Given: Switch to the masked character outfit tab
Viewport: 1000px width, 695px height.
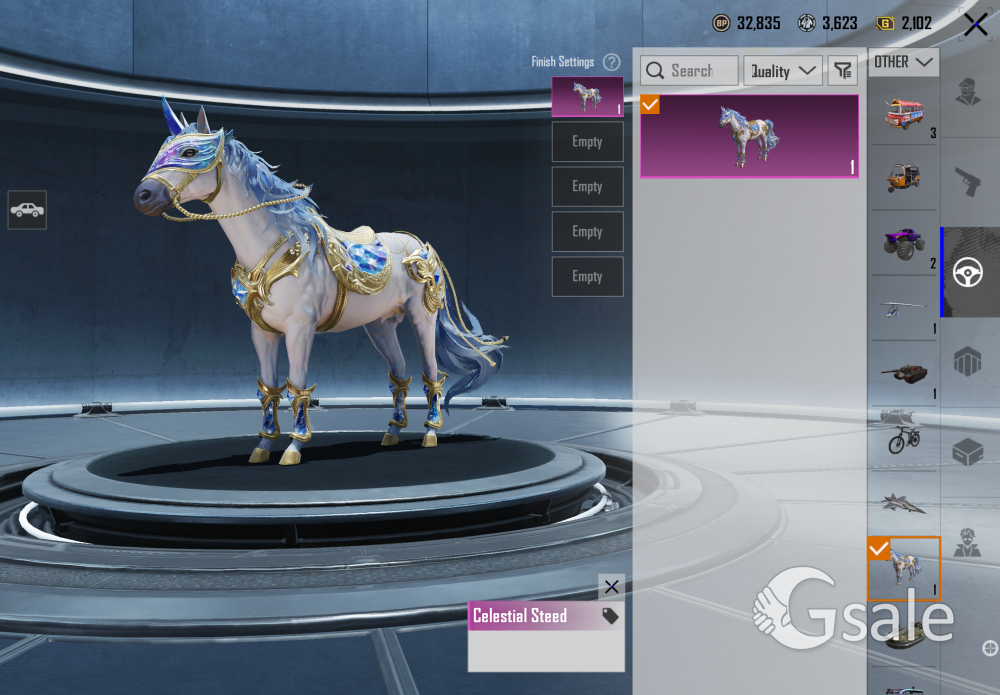Looking at the screenshot, I should tap(967, 92).
